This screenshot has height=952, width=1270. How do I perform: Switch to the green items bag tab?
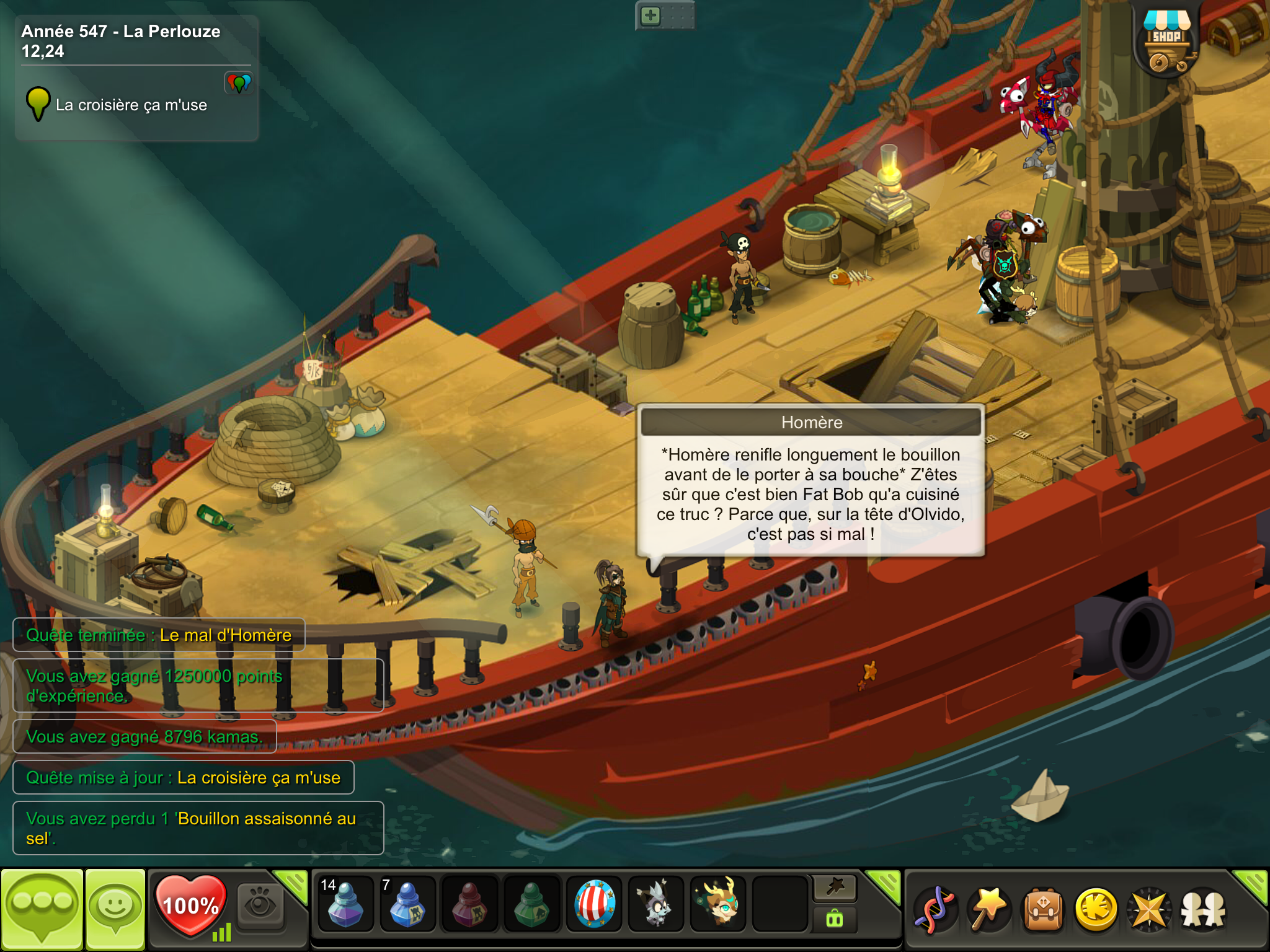[835, 919]
